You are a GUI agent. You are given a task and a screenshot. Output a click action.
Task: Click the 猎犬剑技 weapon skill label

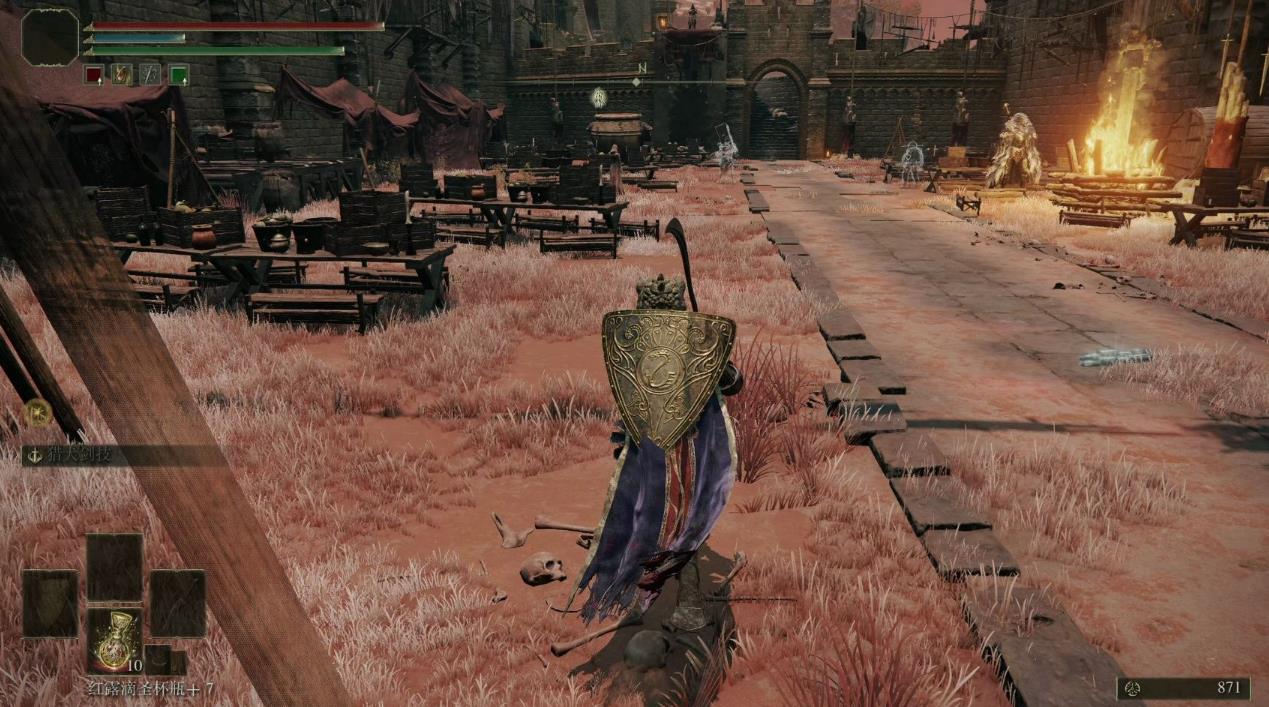click(x=78, y=456)
